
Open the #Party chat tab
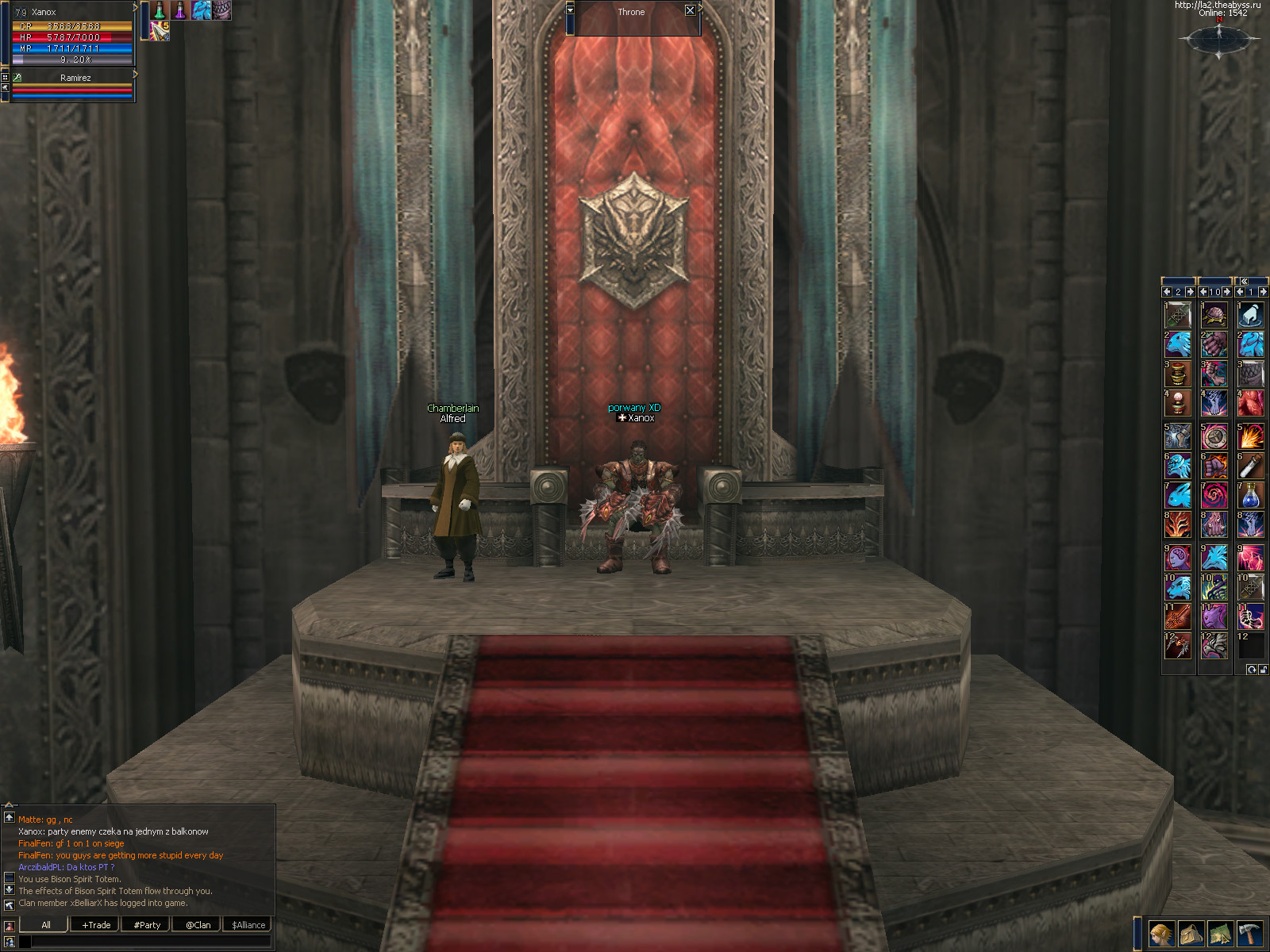tap(147, 924)
